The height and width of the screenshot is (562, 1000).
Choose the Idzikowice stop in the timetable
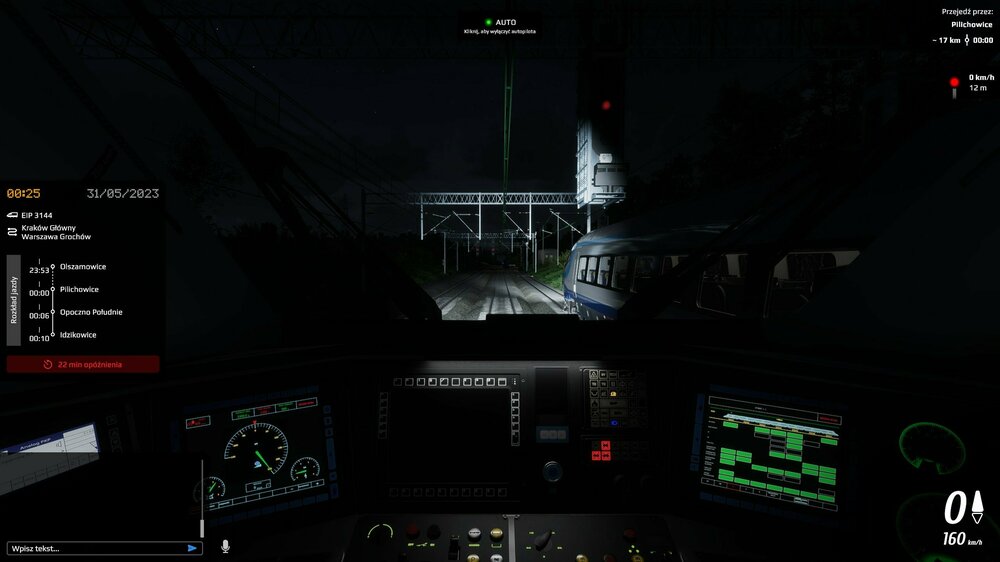tap(78, 335)
